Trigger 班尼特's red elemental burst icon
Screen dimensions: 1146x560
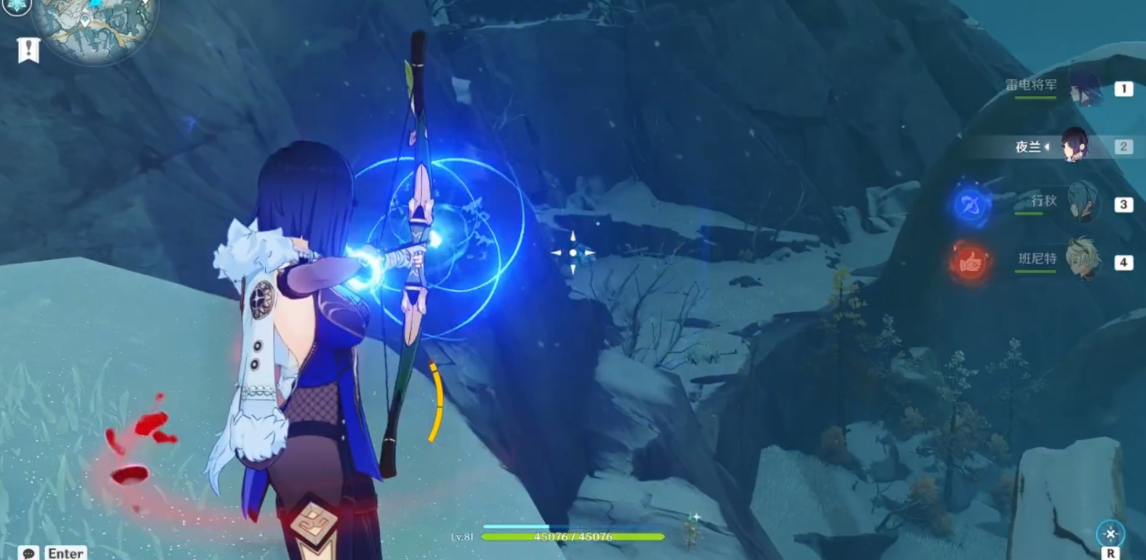[x=970, y=262]
